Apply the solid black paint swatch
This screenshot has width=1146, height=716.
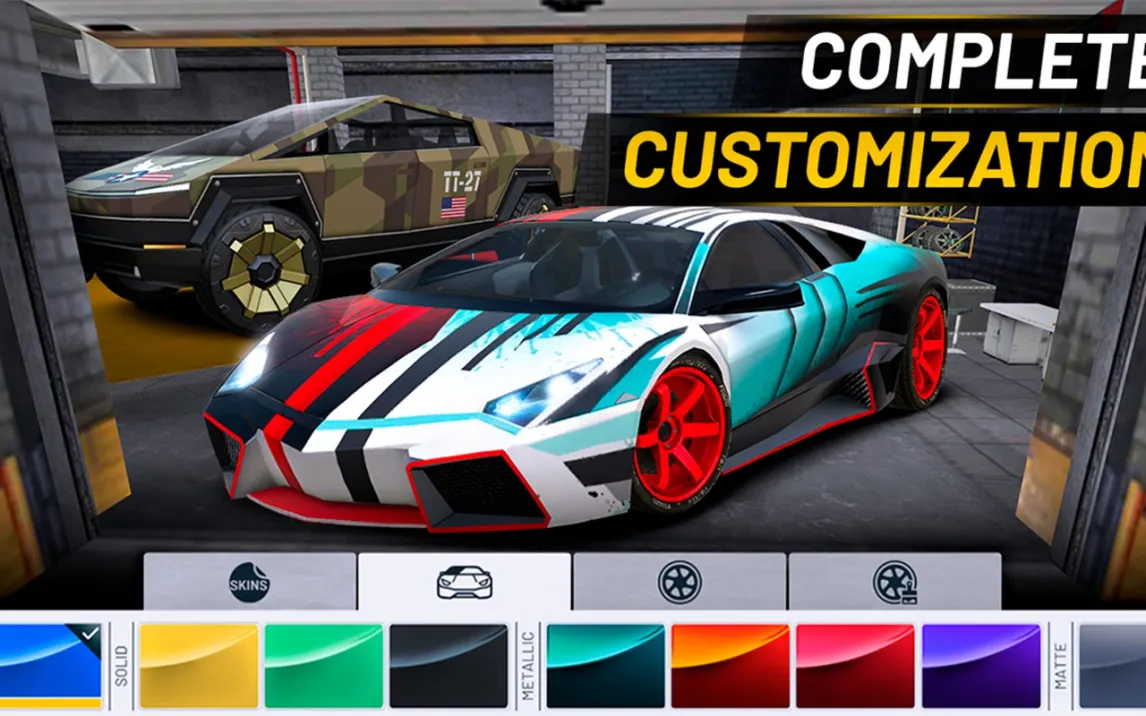point(449,665)
